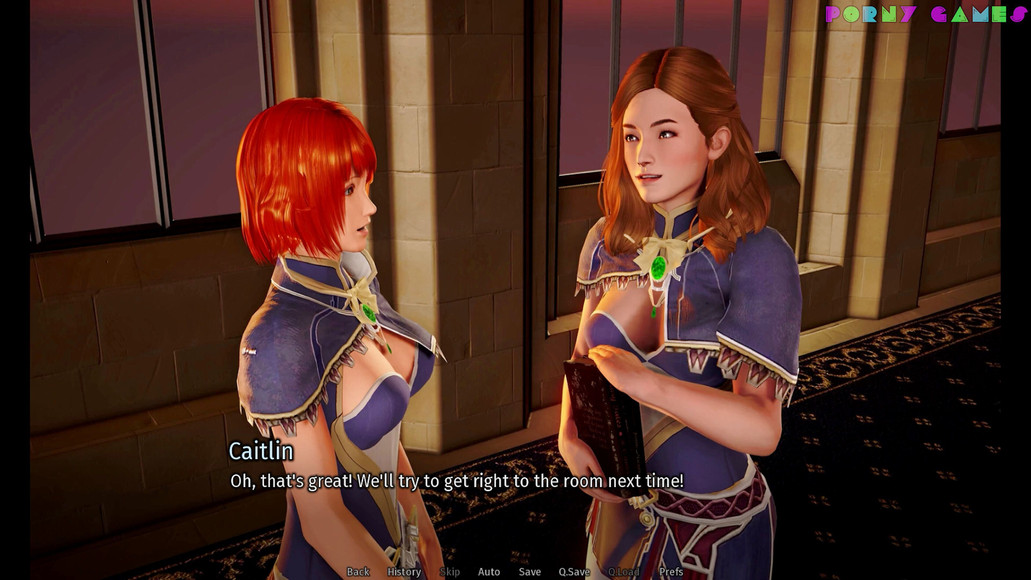Open the Save game screen
The height and width of the screenshot is (580, 1031).
point(530,572)
